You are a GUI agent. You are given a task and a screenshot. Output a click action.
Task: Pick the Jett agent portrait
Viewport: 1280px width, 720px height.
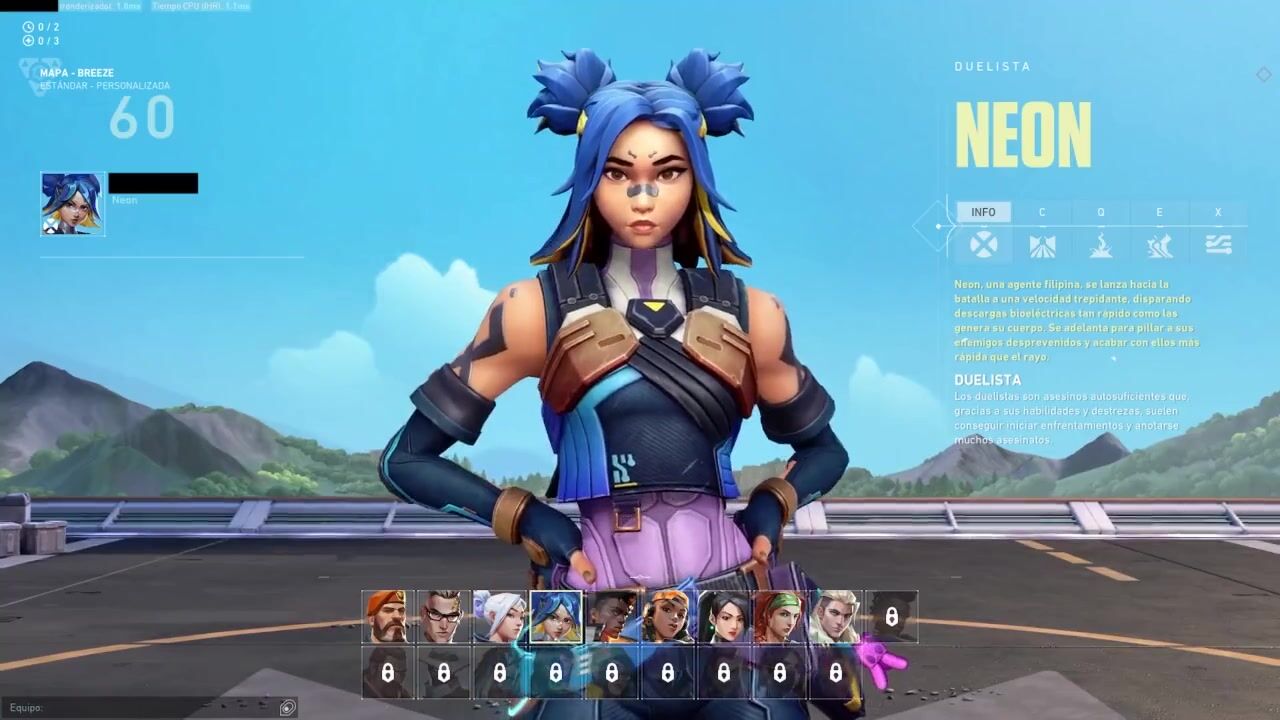500,617
